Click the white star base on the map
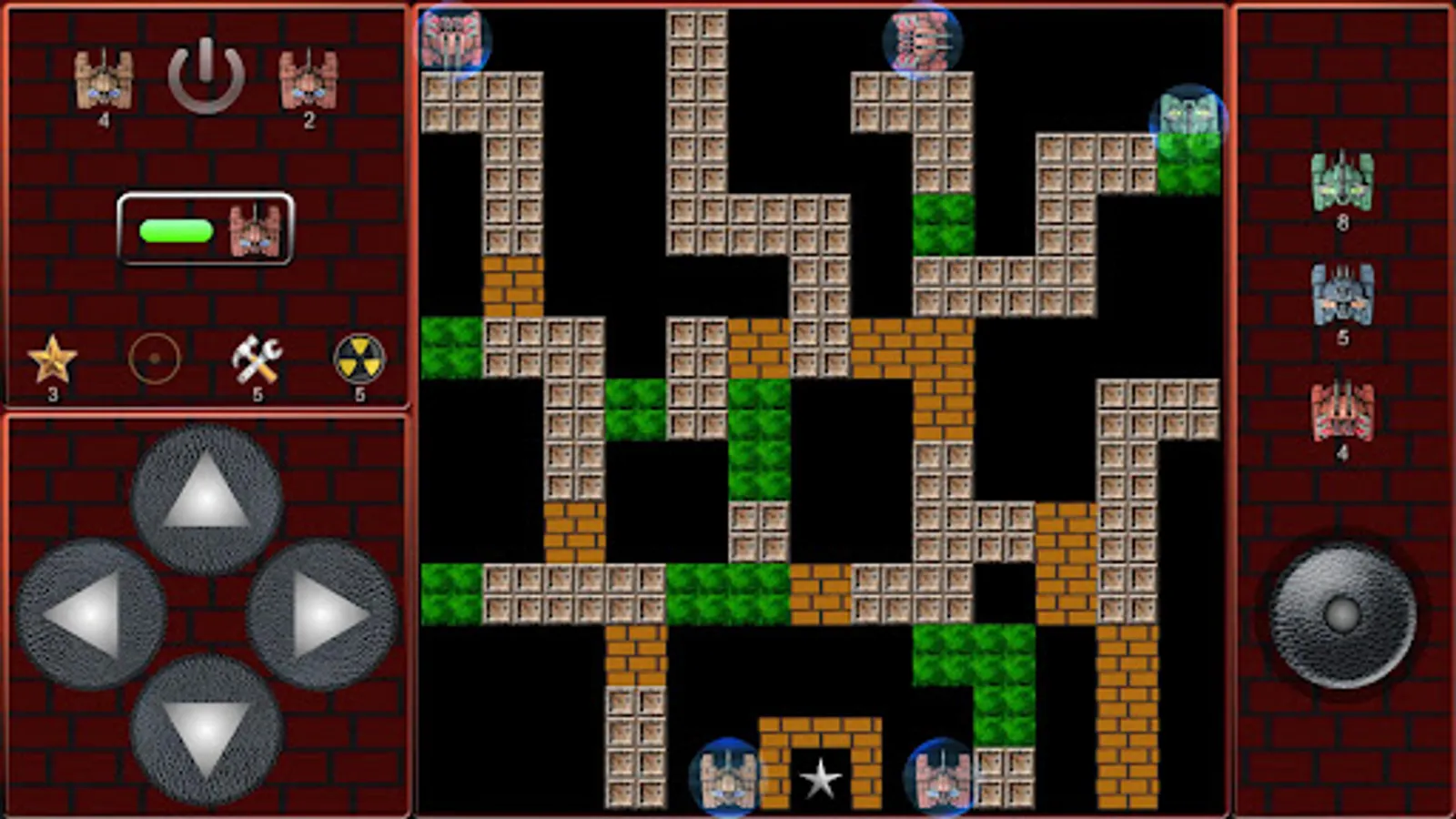Screen dimensions: 1456x819 click(822, 778)
